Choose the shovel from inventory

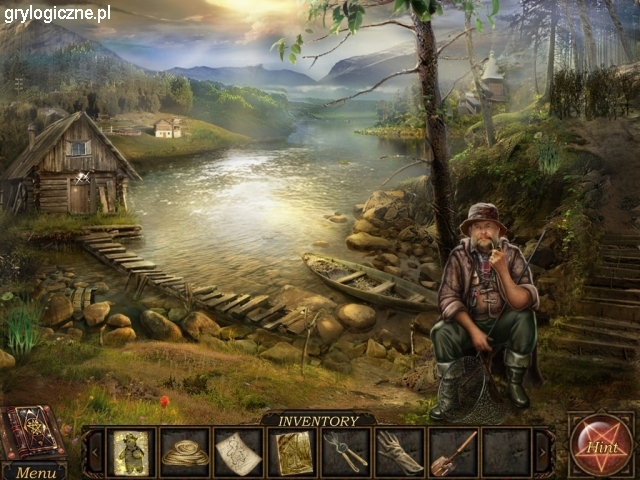click(x=453, y=452)
